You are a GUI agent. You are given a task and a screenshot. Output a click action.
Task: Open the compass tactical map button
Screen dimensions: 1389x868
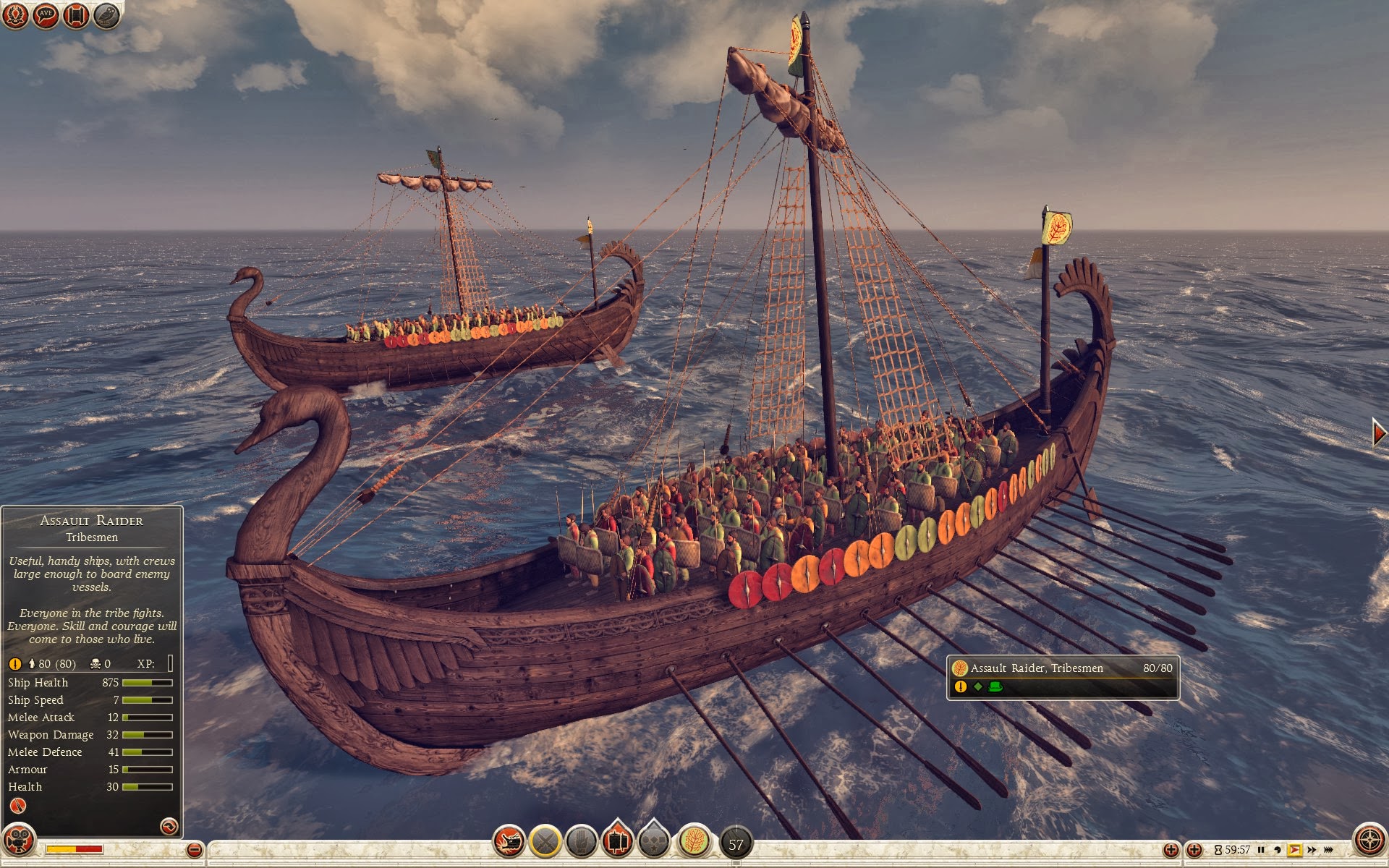coord(1369,841)
